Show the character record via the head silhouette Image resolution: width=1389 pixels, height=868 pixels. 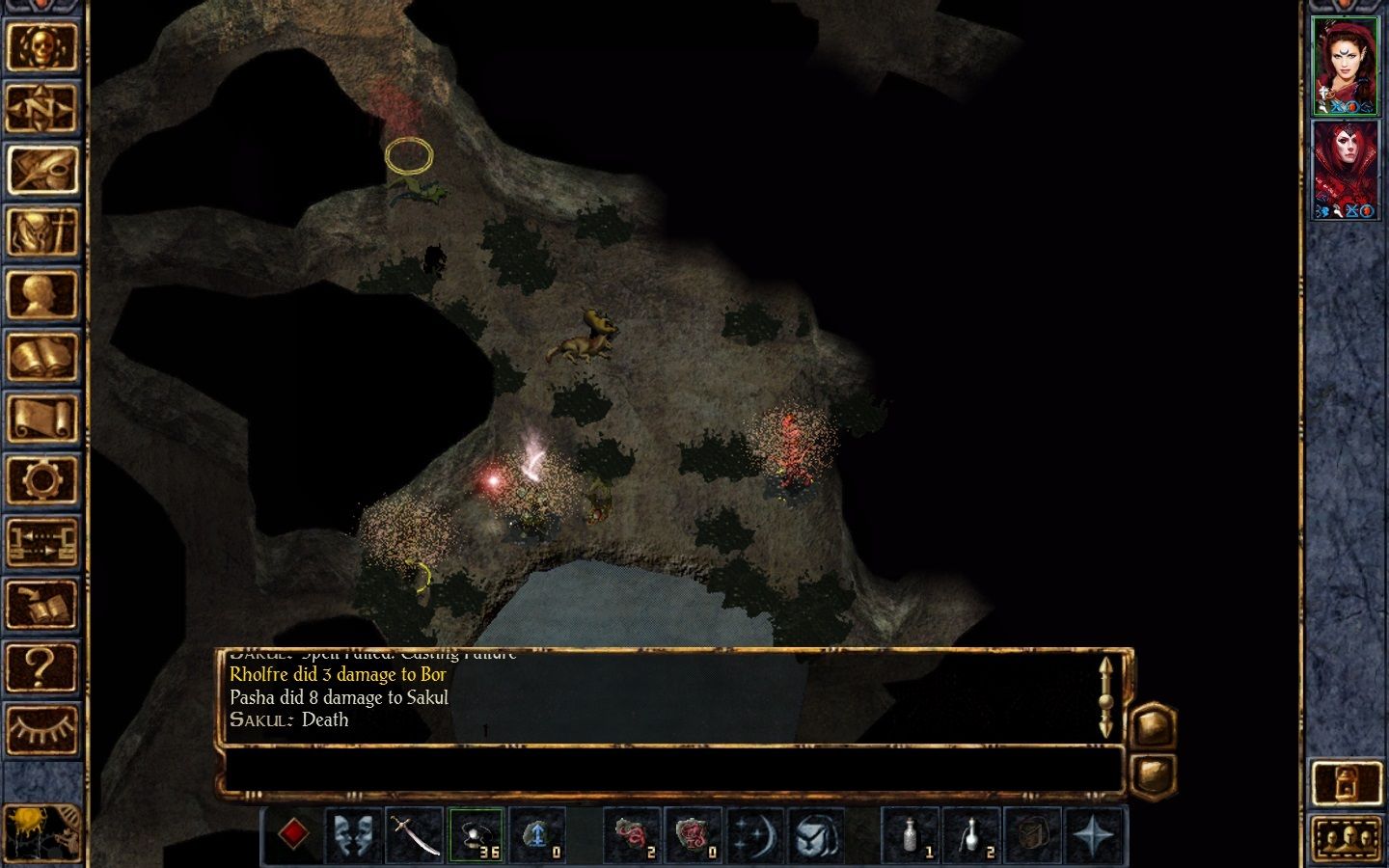click(x=41, y=294)
